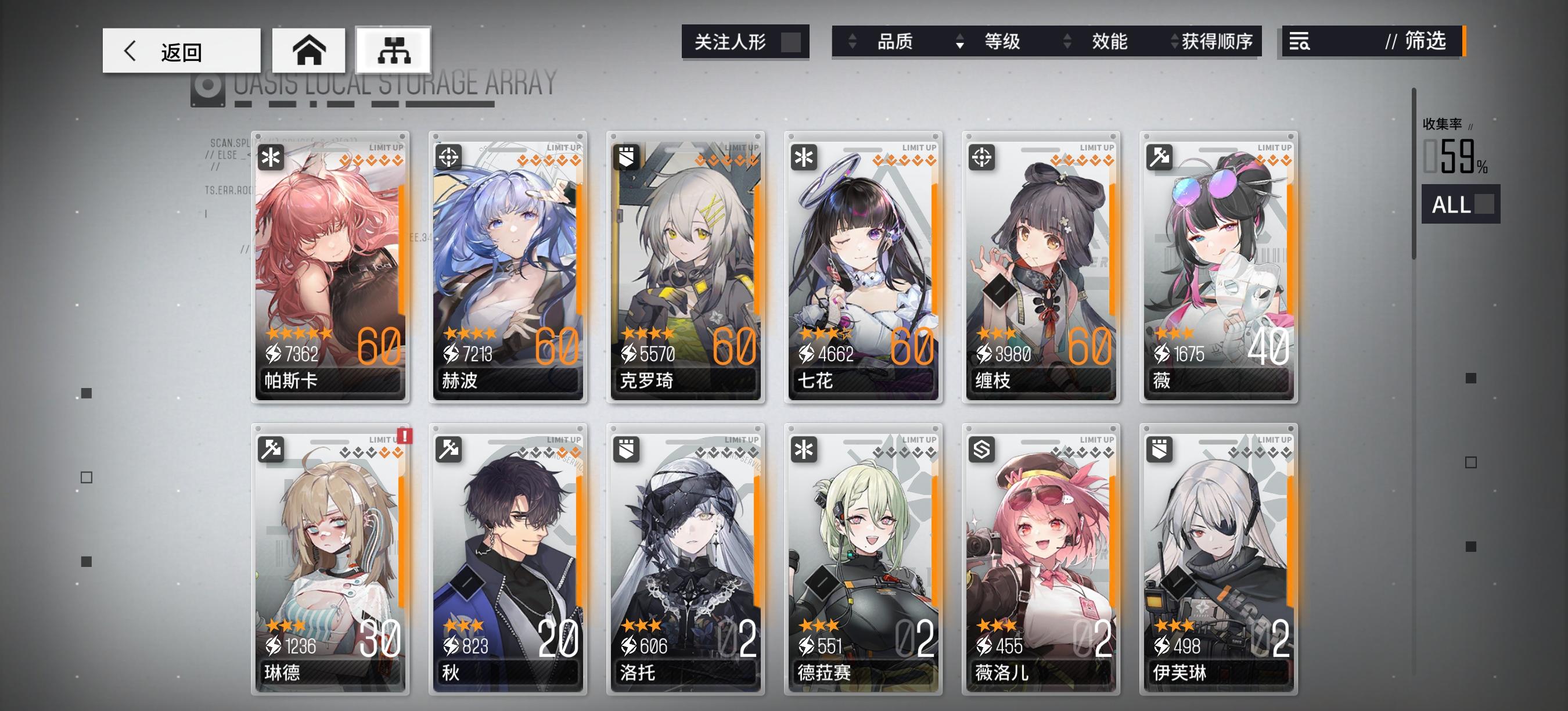Click the 返回 back button
Image resolution: width=1568 pixels, height=711 pixels.
179,51
